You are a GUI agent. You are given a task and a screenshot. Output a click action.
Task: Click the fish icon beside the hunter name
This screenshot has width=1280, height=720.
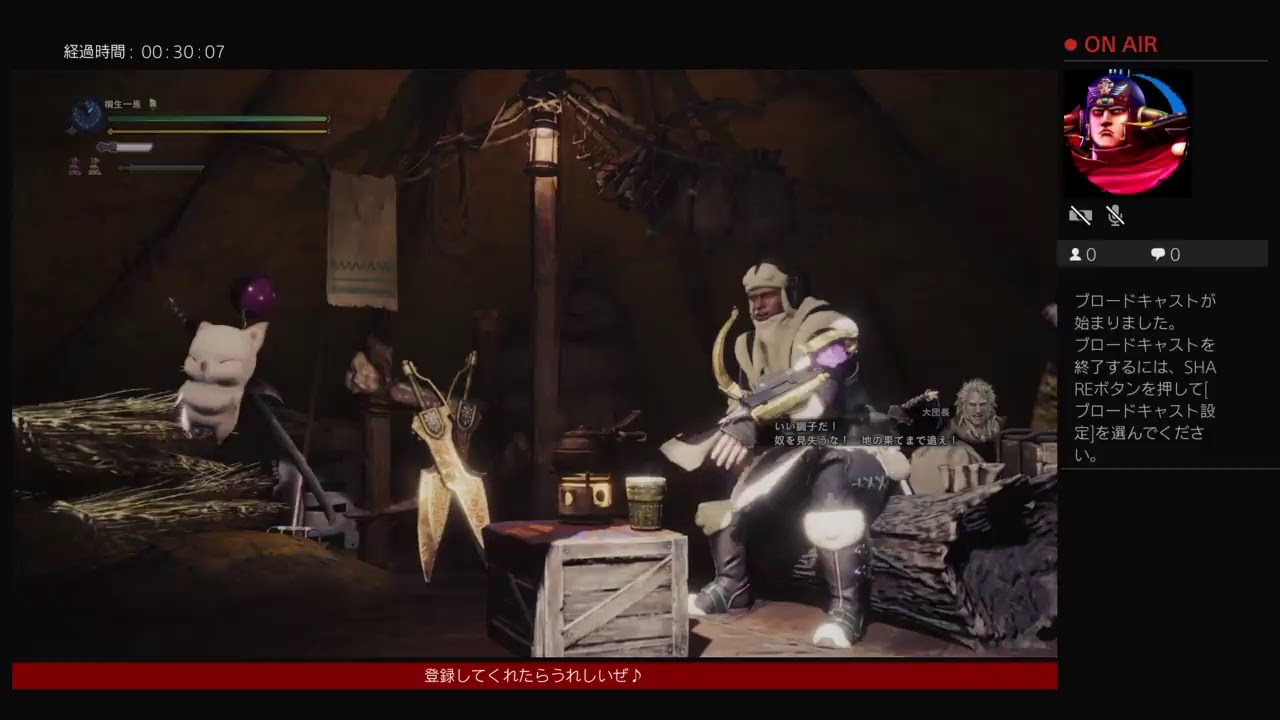153,104
